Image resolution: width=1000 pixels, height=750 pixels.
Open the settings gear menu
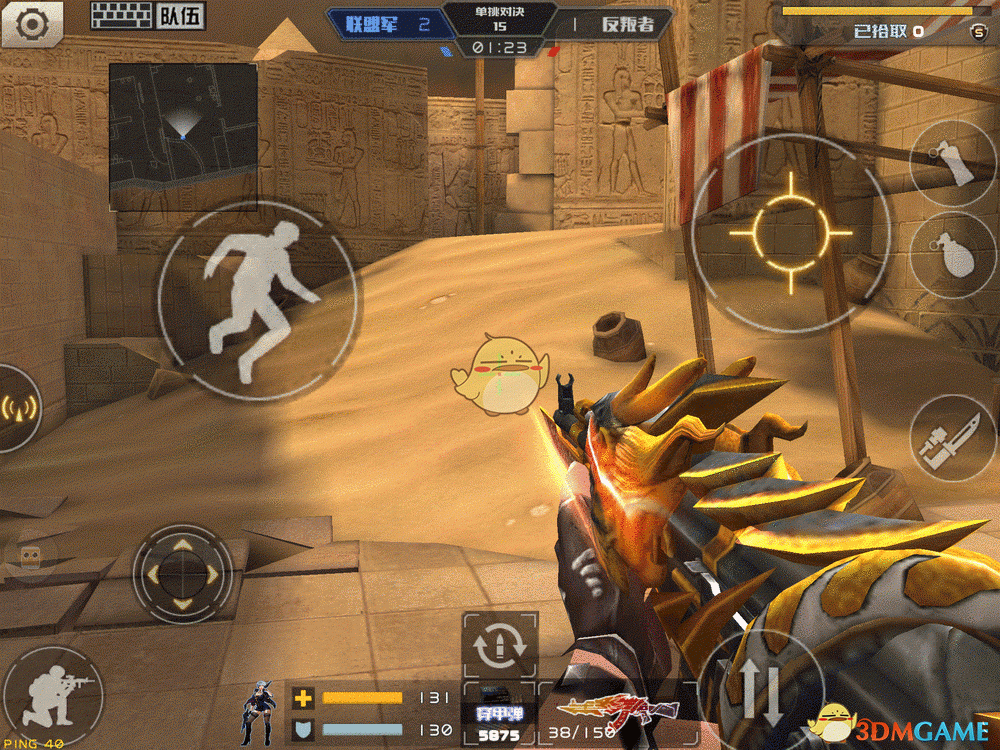click(31, 22)
